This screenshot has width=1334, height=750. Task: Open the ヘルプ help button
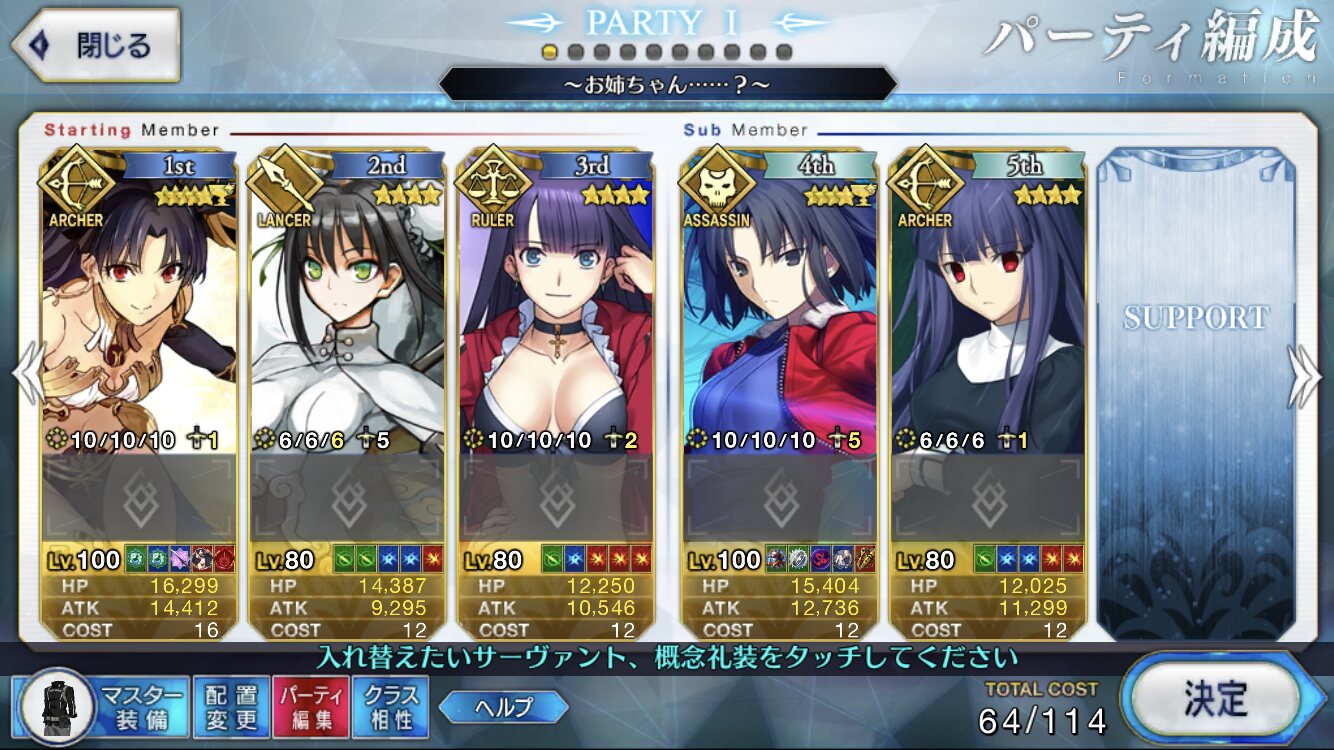[x=503, y=707]
